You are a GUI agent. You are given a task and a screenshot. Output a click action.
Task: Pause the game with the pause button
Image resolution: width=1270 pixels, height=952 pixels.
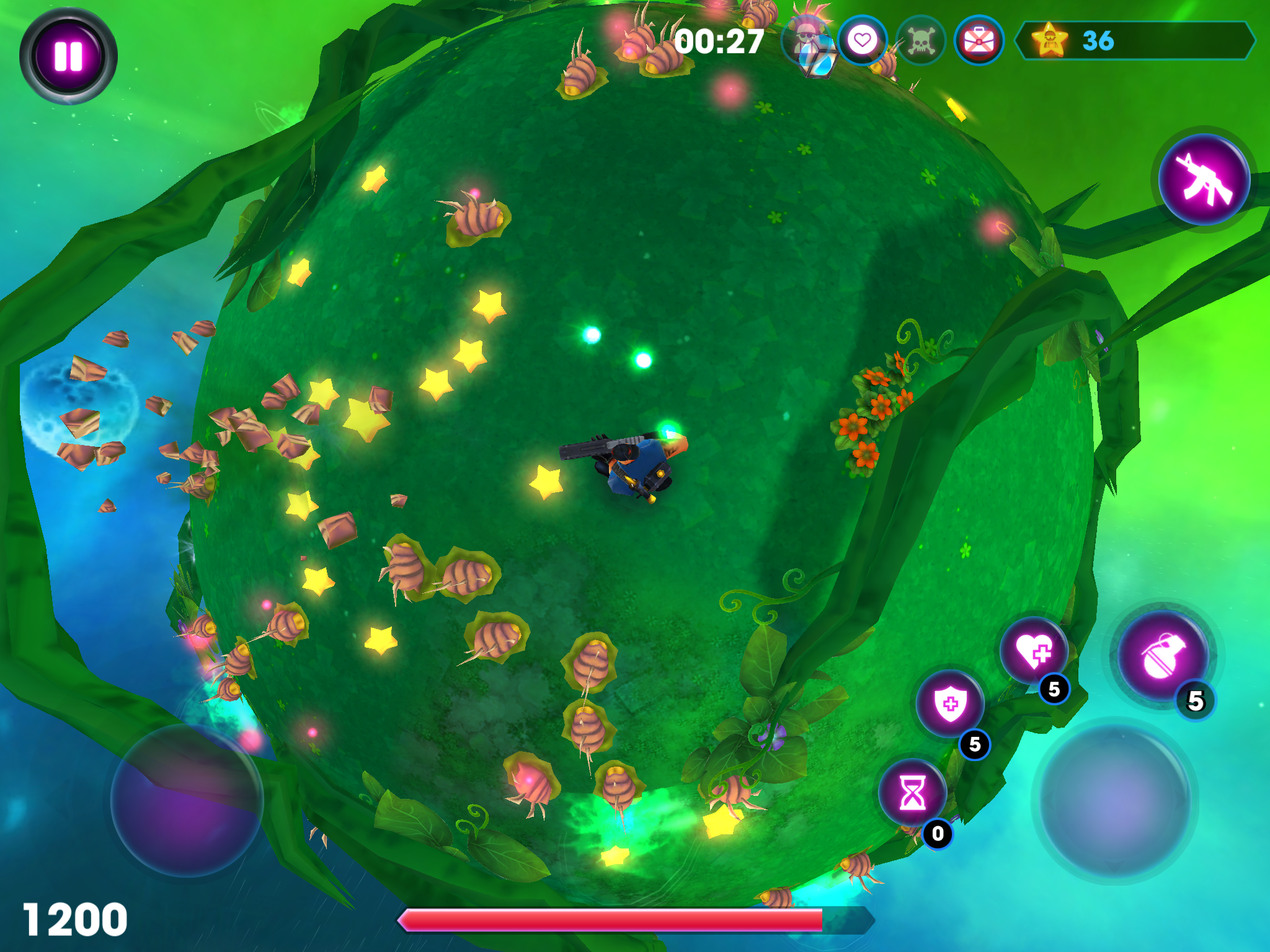[x=69, y=55]
